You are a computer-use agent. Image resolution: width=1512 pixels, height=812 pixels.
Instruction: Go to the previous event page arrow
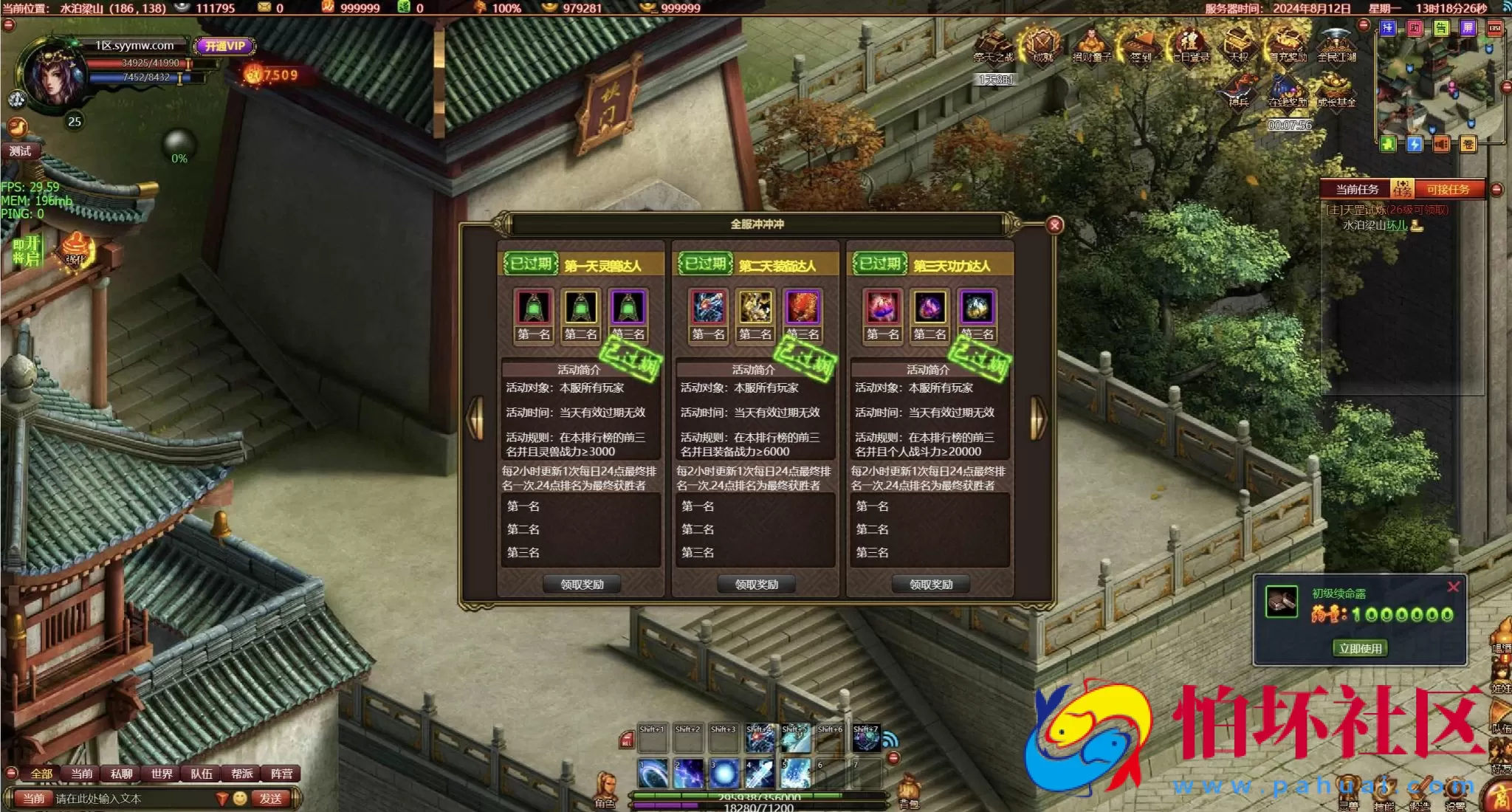click(476, 418)
